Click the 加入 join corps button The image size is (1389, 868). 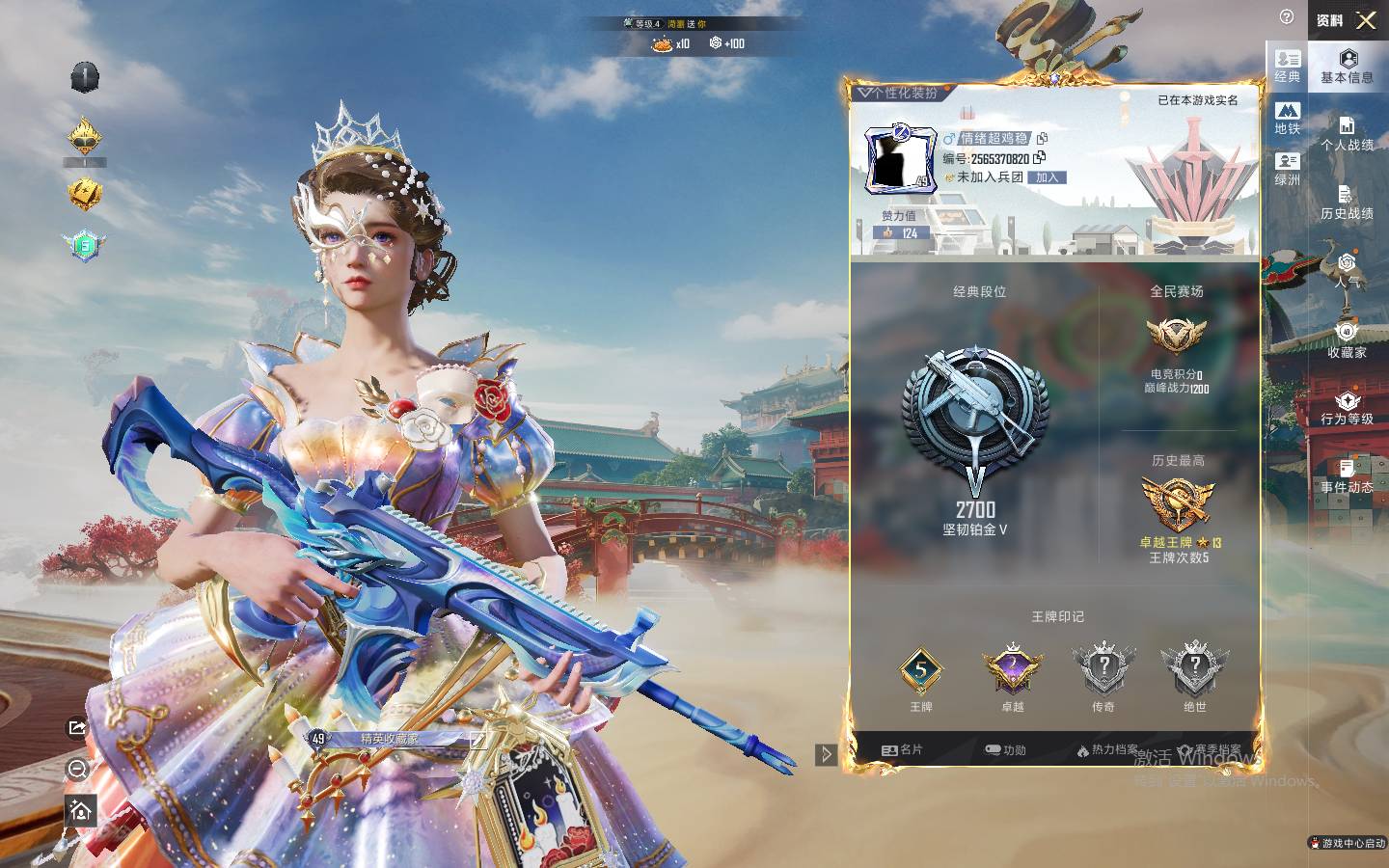pos(1048,177)
